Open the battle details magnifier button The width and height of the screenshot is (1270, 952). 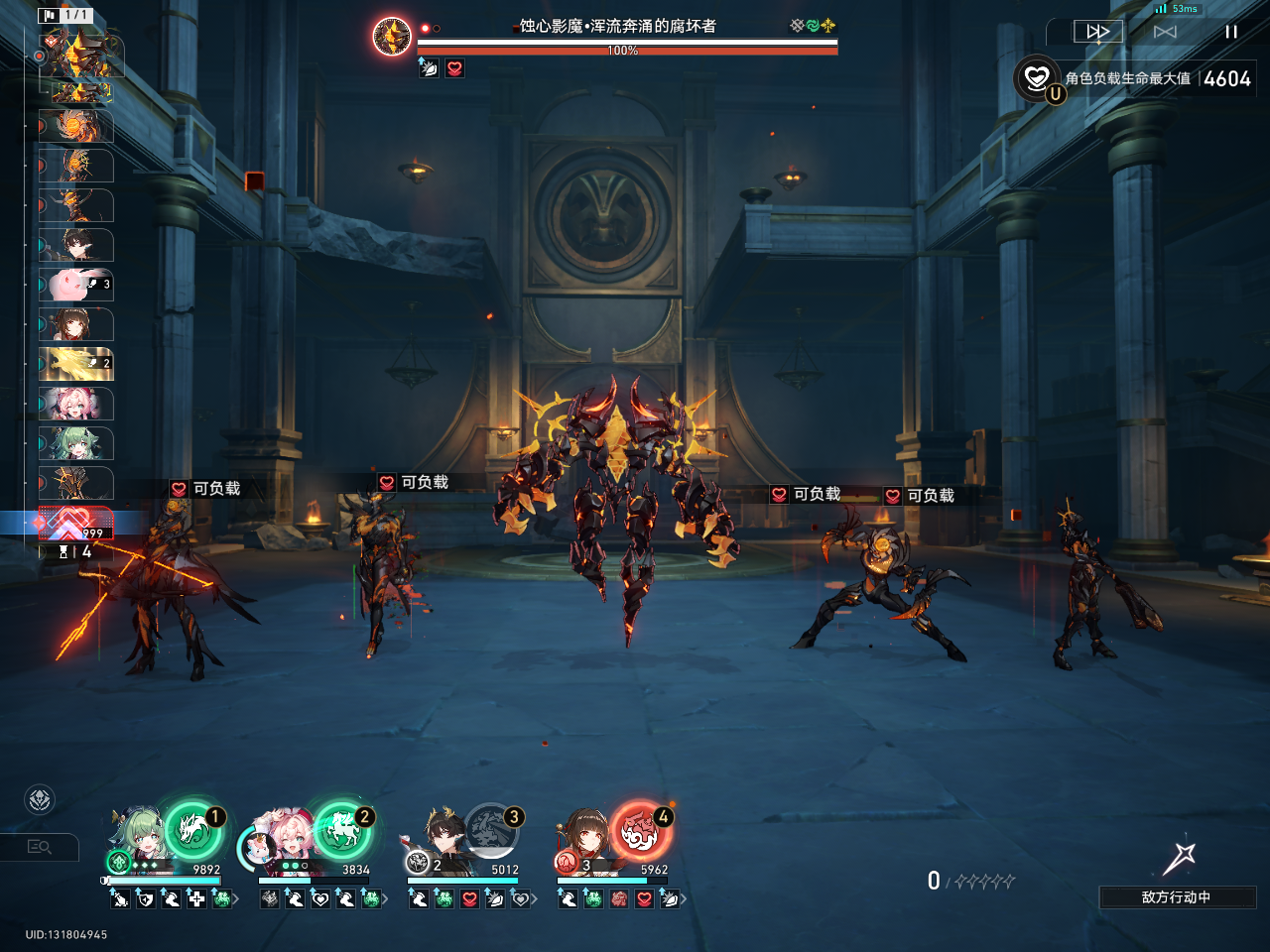point(40,847)
